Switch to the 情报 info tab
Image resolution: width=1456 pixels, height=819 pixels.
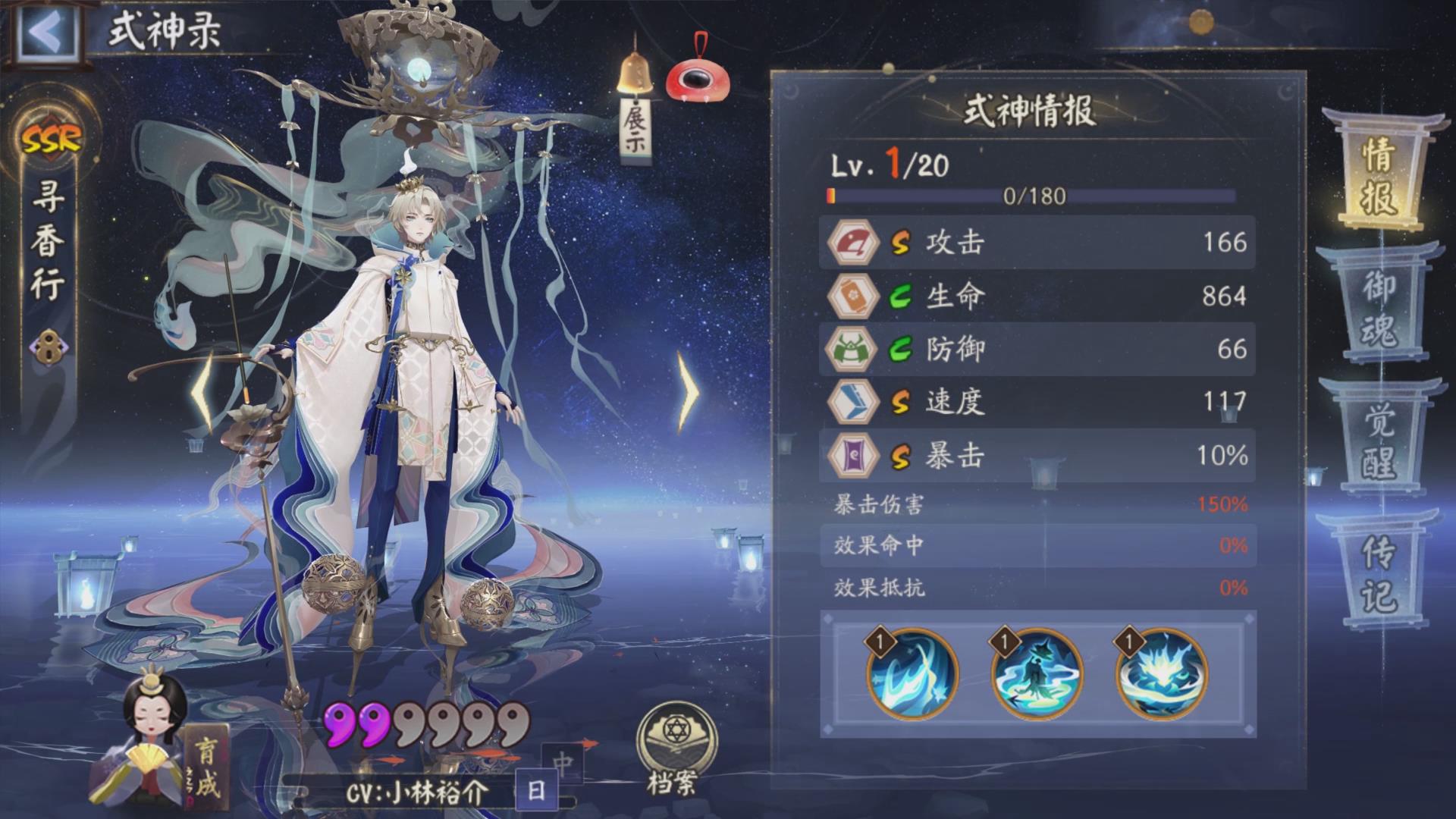pyautogui.click(x=1379, y=176)
